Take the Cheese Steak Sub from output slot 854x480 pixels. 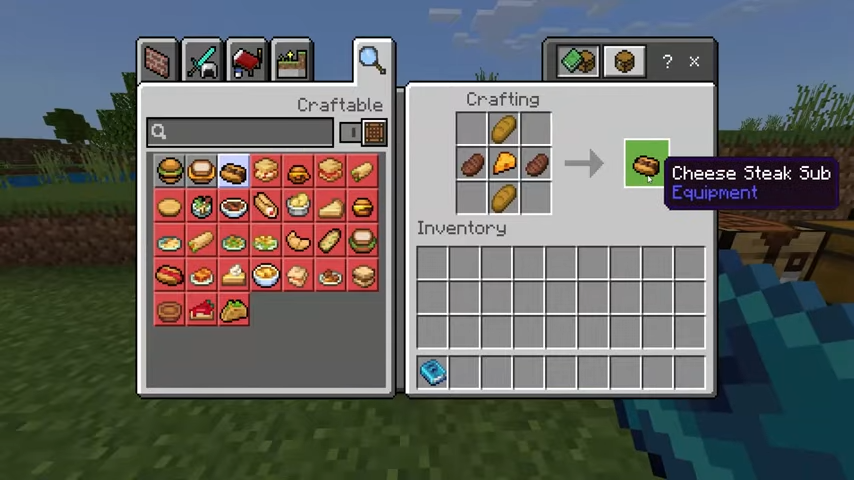pyautogui.click(x=645, y=163)
